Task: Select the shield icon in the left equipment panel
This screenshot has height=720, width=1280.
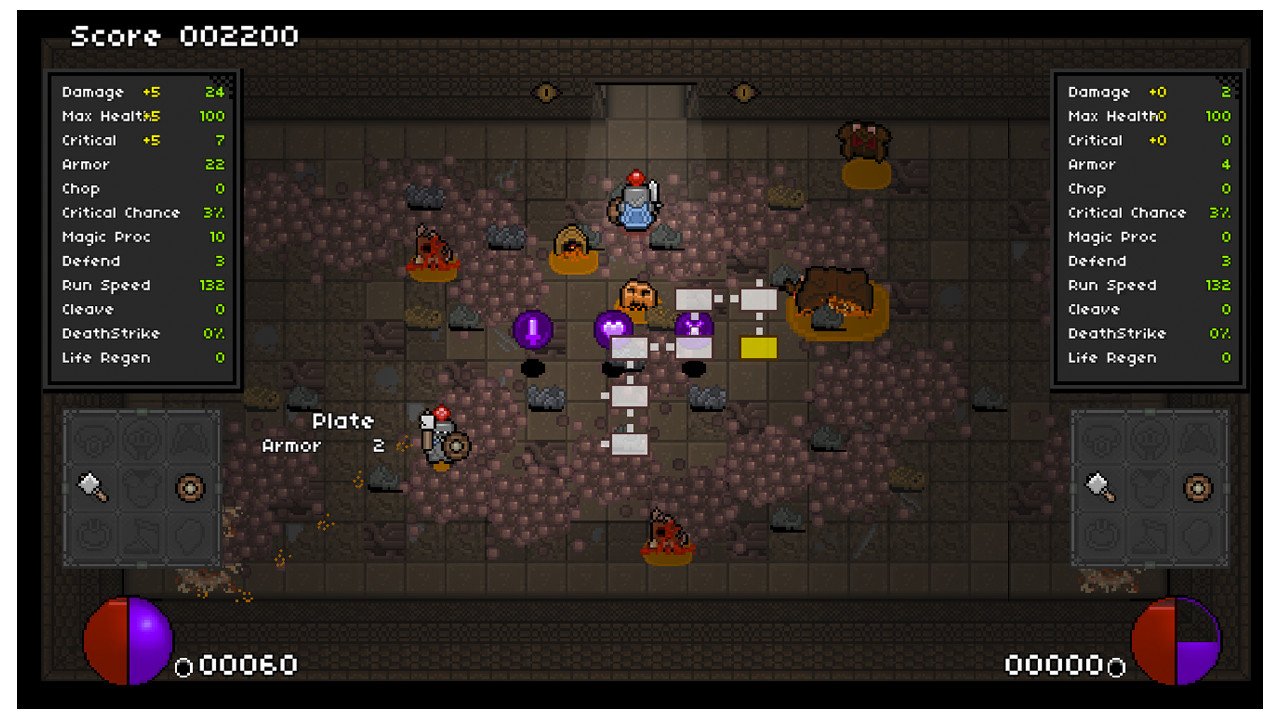Action: point(190,487)
